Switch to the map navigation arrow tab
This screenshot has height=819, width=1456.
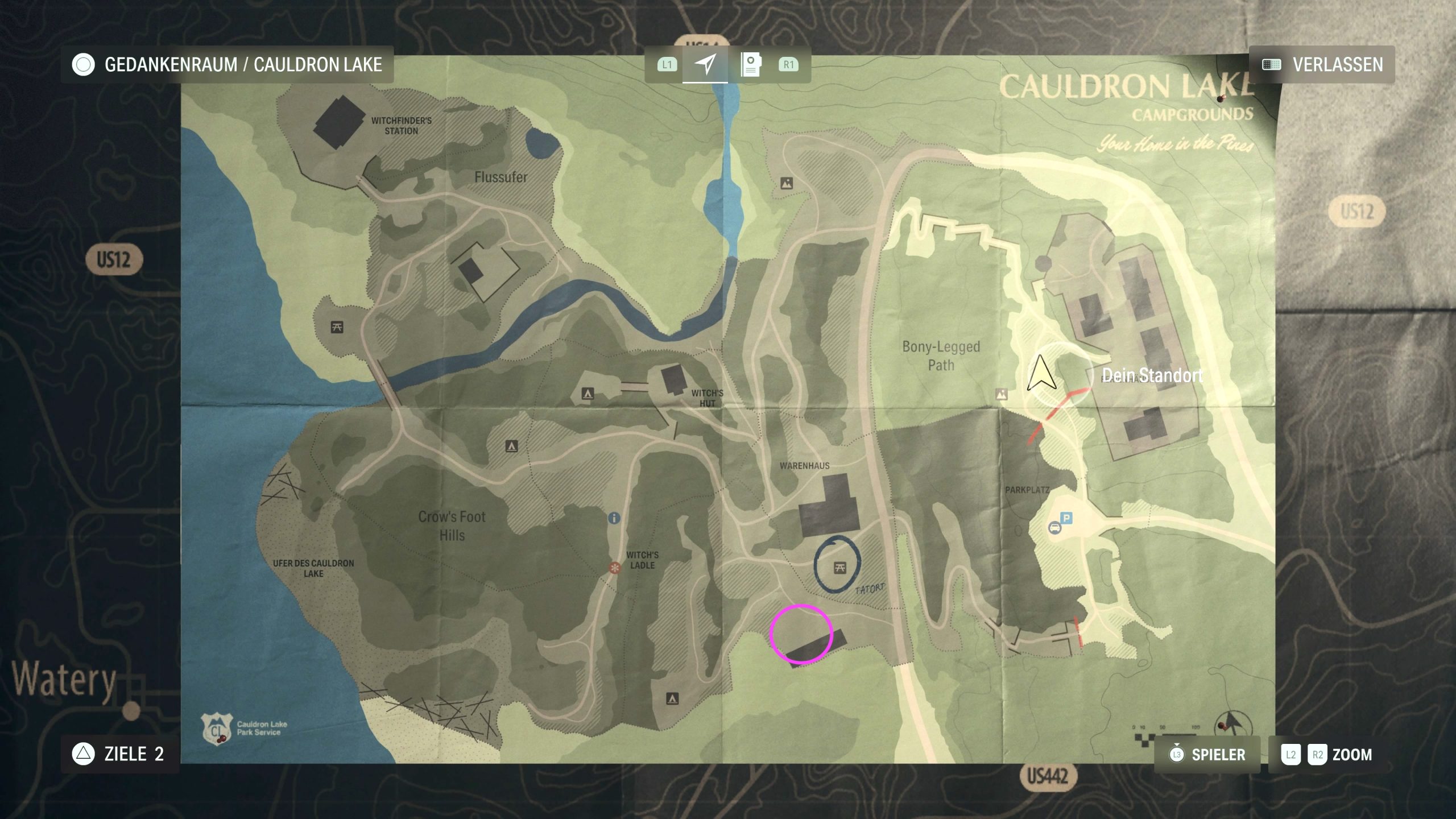[x=705, y=64]
